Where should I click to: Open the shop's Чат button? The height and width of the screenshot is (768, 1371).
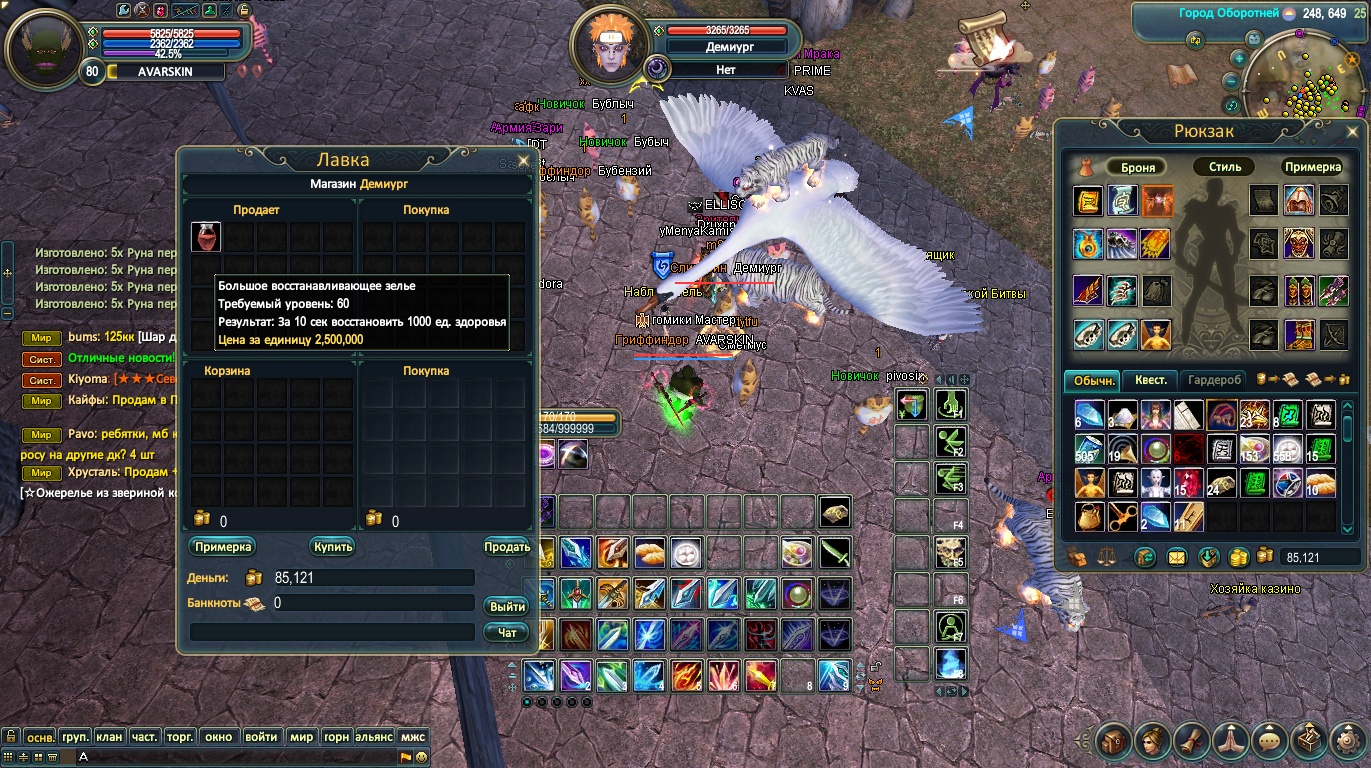click(507, 632)
